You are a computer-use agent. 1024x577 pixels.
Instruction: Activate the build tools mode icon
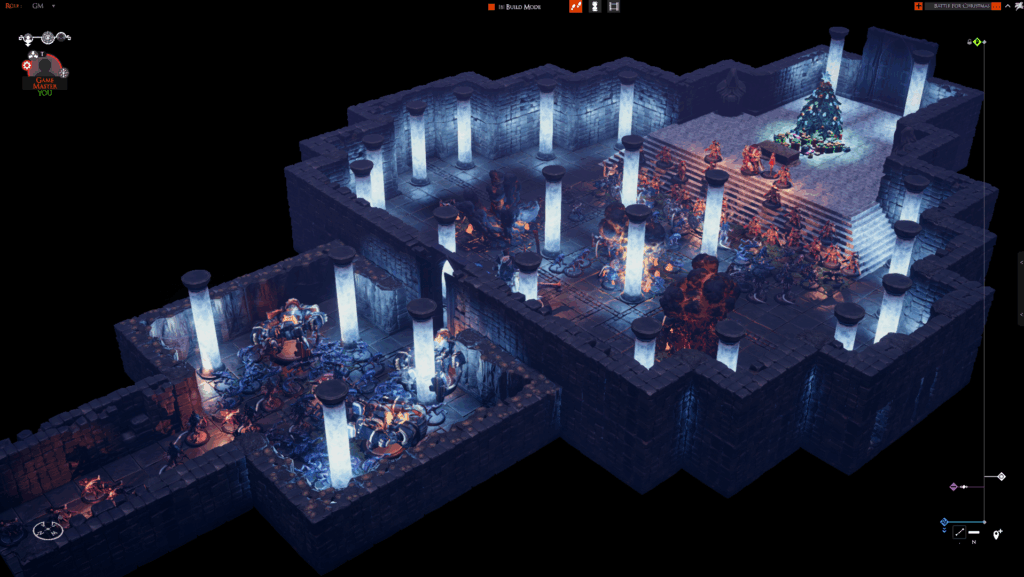[x=576, y=7]
